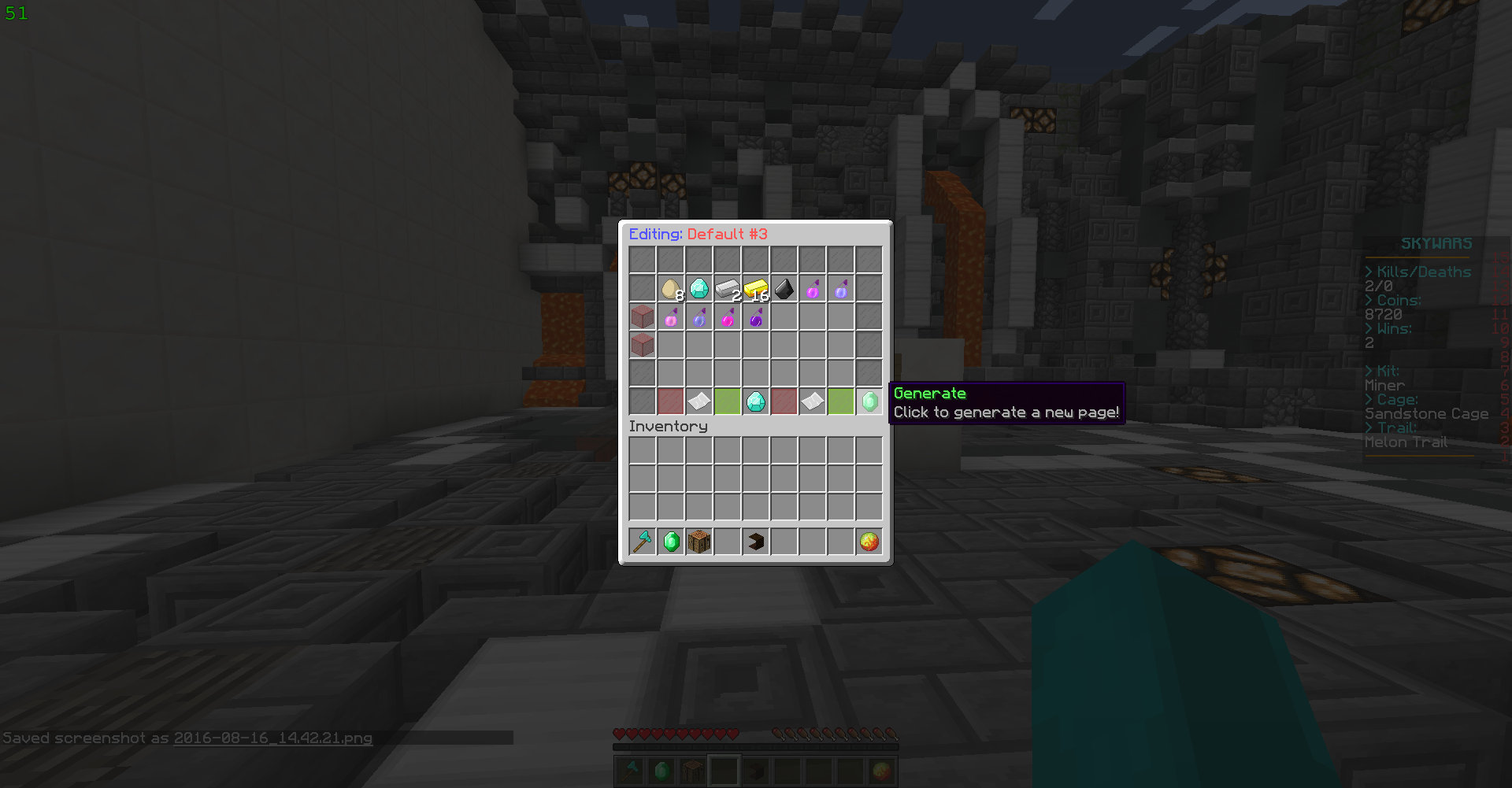
Task: Click the red glass pane in the navigation row
Action: pyautogui.click(x=671, y=401)
